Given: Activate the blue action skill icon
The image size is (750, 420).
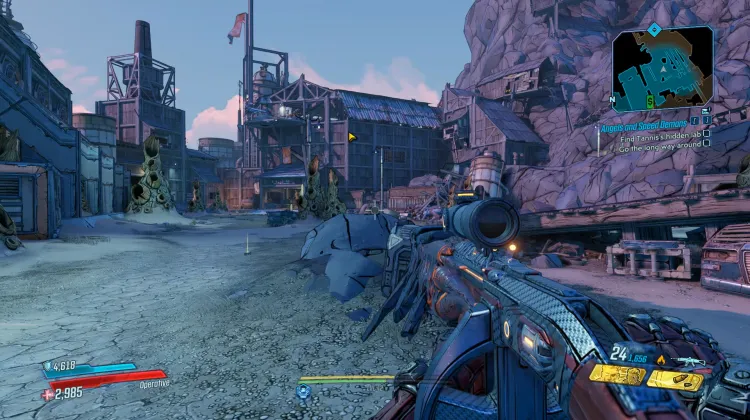Looking at the screenshot, I should (x=303, y=392).
